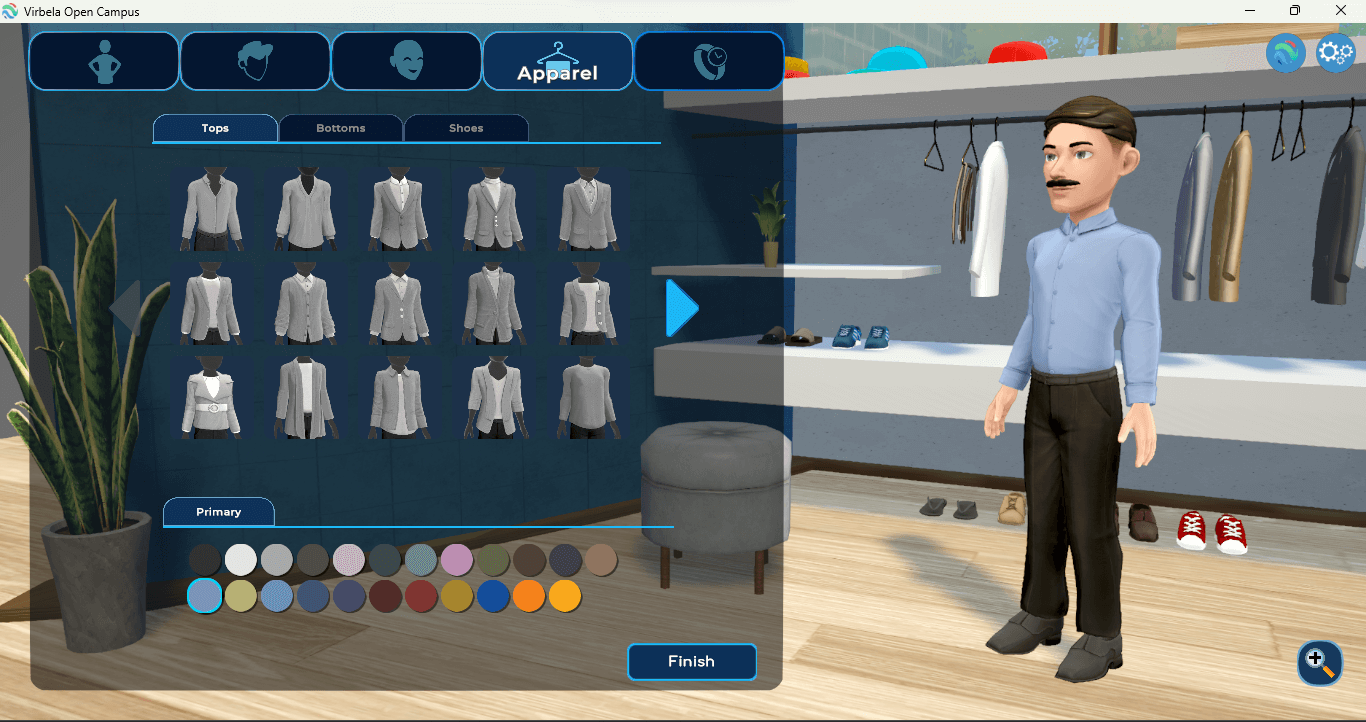Screen dimensions: 1366x722
Task: Click the Finish button
Action: pyautogui.click(x=692, y=662)
